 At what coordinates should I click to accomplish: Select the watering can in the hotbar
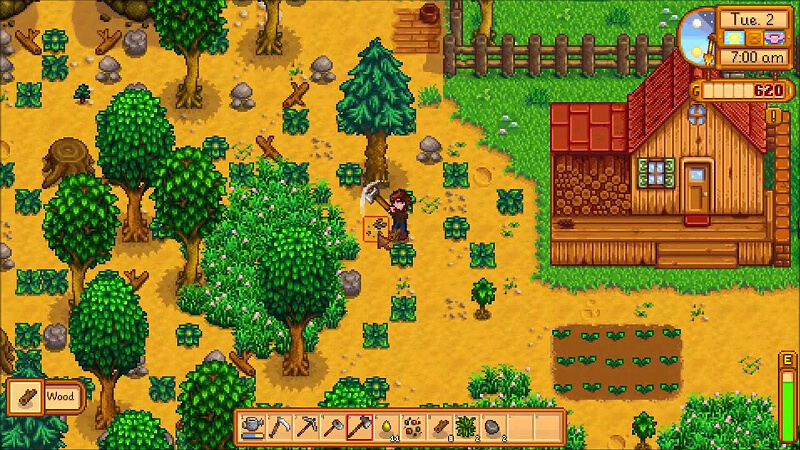(x=253, y=427)
